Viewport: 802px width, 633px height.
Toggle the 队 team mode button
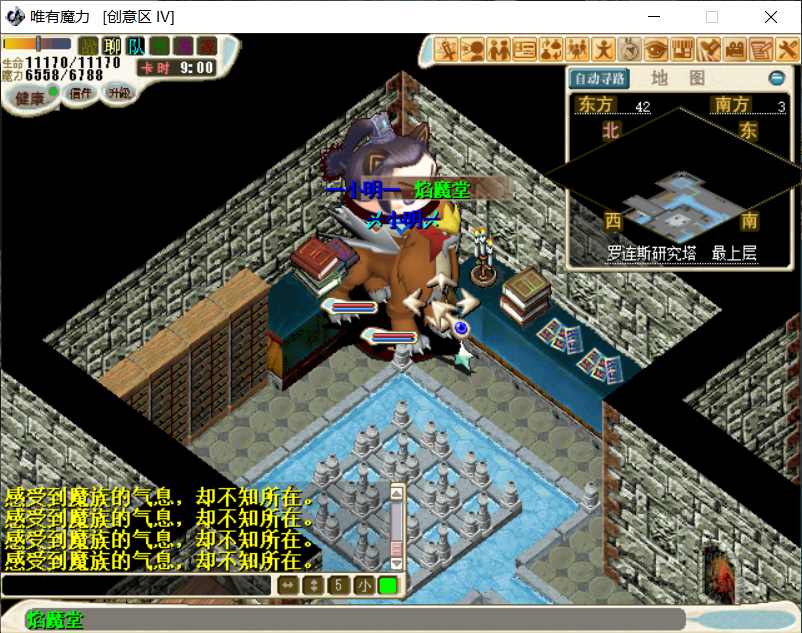[x=135, y=46]
